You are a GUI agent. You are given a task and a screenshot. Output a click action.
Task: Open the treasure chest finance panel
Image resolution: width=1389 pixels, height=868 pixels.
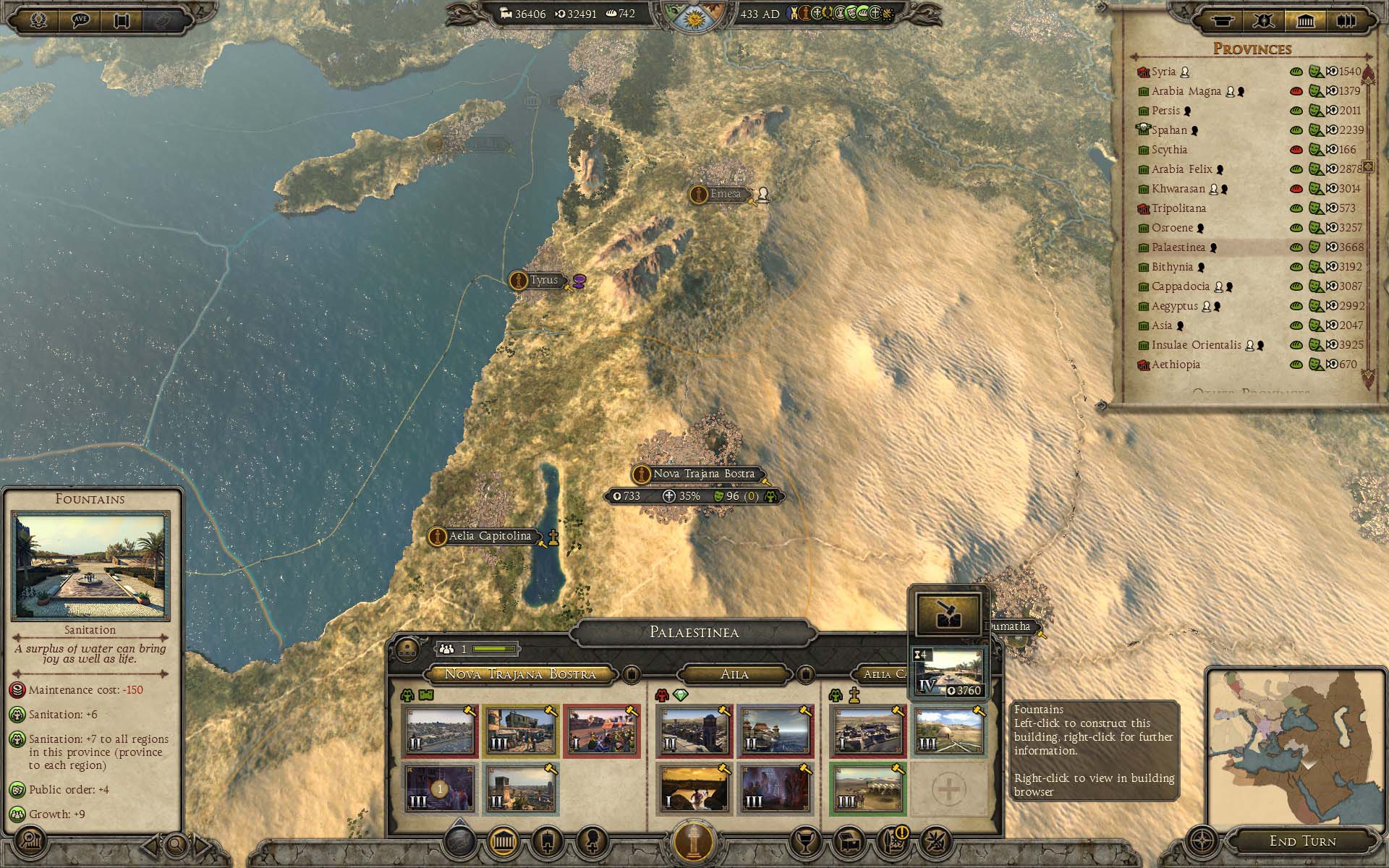coord(849,841)
